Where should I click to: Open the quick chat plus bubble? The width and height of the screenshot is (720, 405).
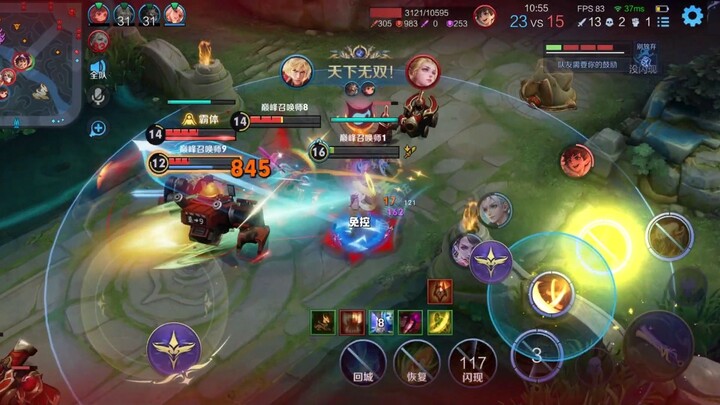coord(98,127)
